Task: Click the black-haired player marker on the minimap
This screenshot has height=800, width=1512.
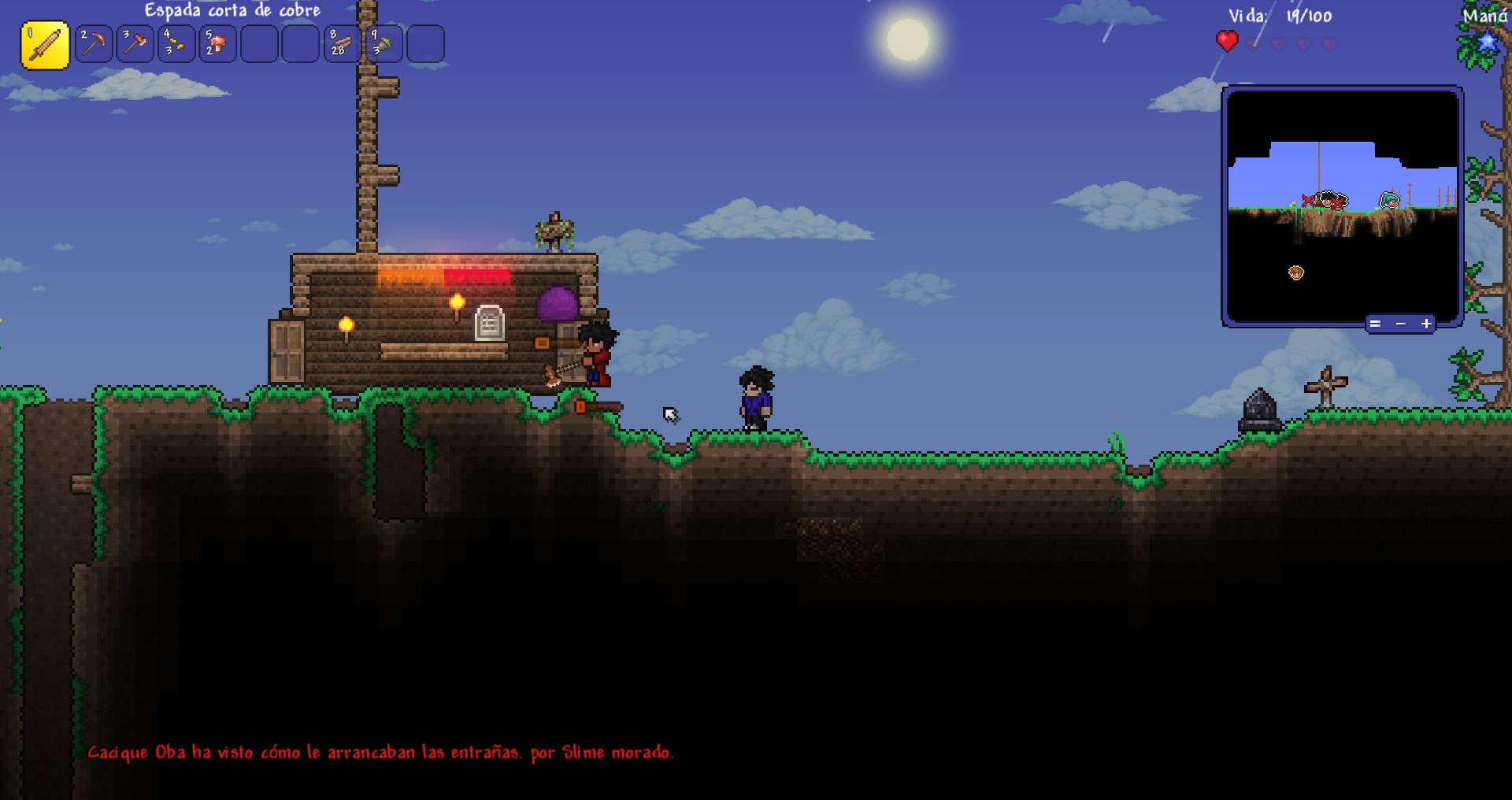Action: [1328, 198]
